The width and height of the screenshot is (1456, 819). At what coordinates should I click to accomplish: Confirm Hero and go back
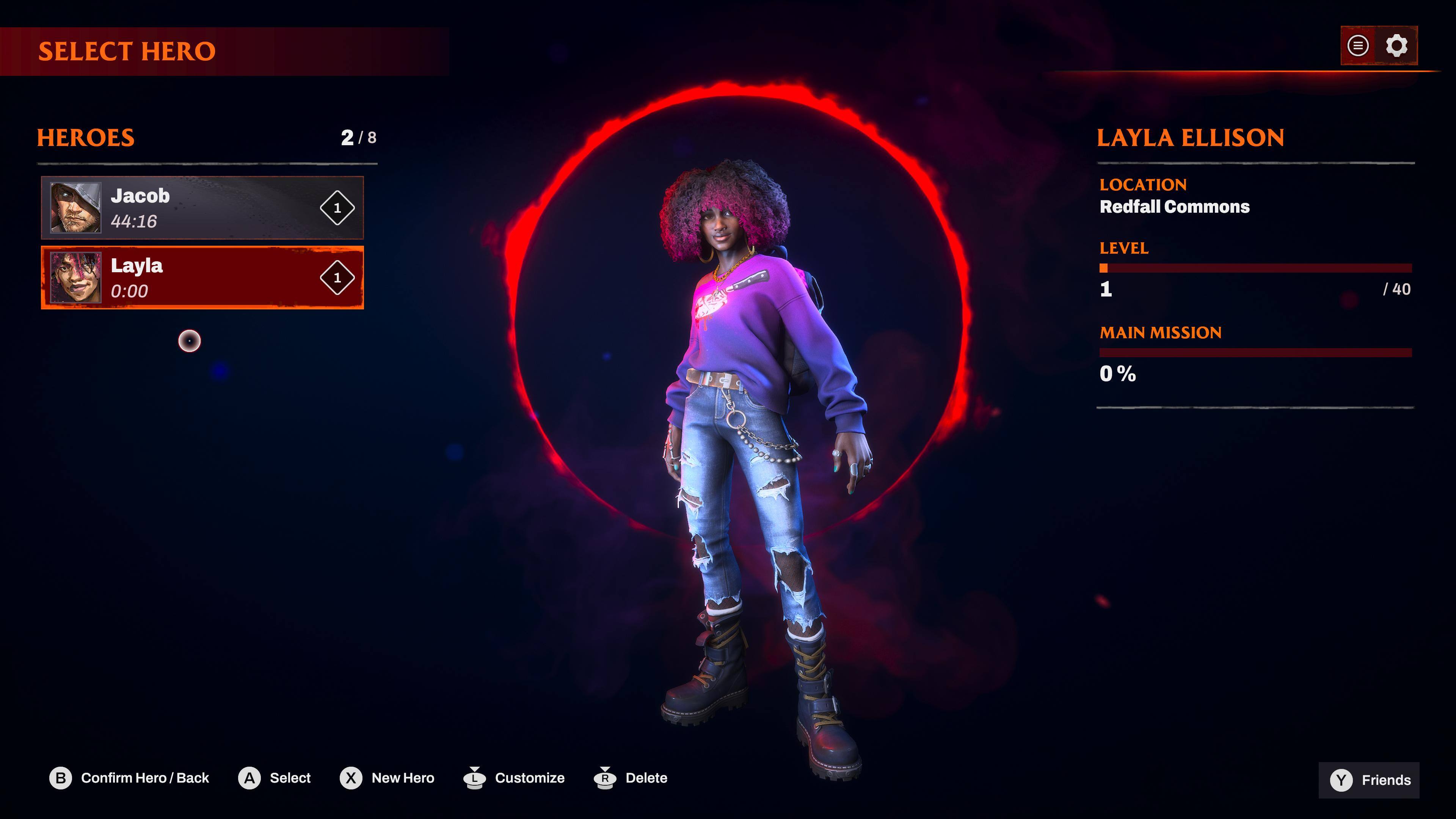(x=129, y=778)
